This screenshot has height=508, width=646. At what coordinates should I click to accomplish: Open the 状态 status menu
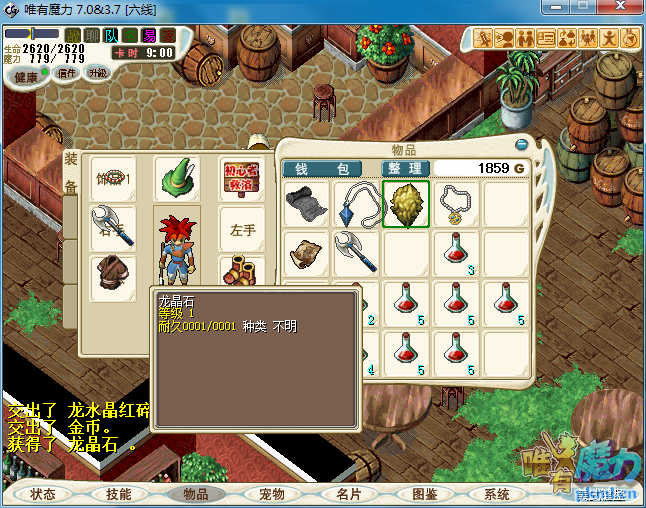pyautogui.click(x=43, y=494)
